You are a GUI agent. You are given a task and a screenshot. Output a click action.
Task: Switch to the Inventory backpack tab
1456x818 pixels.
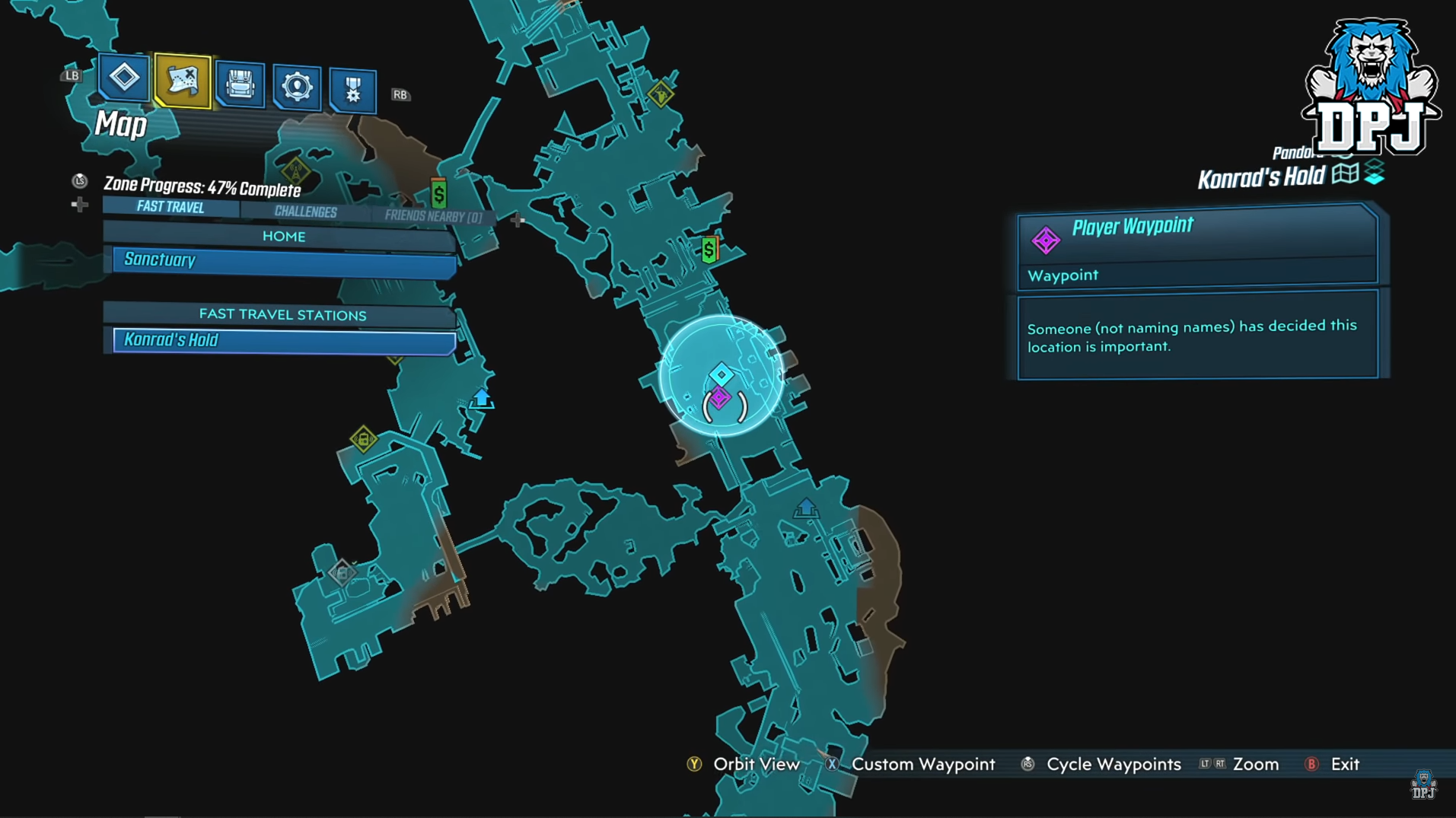(x=240, y=84)
